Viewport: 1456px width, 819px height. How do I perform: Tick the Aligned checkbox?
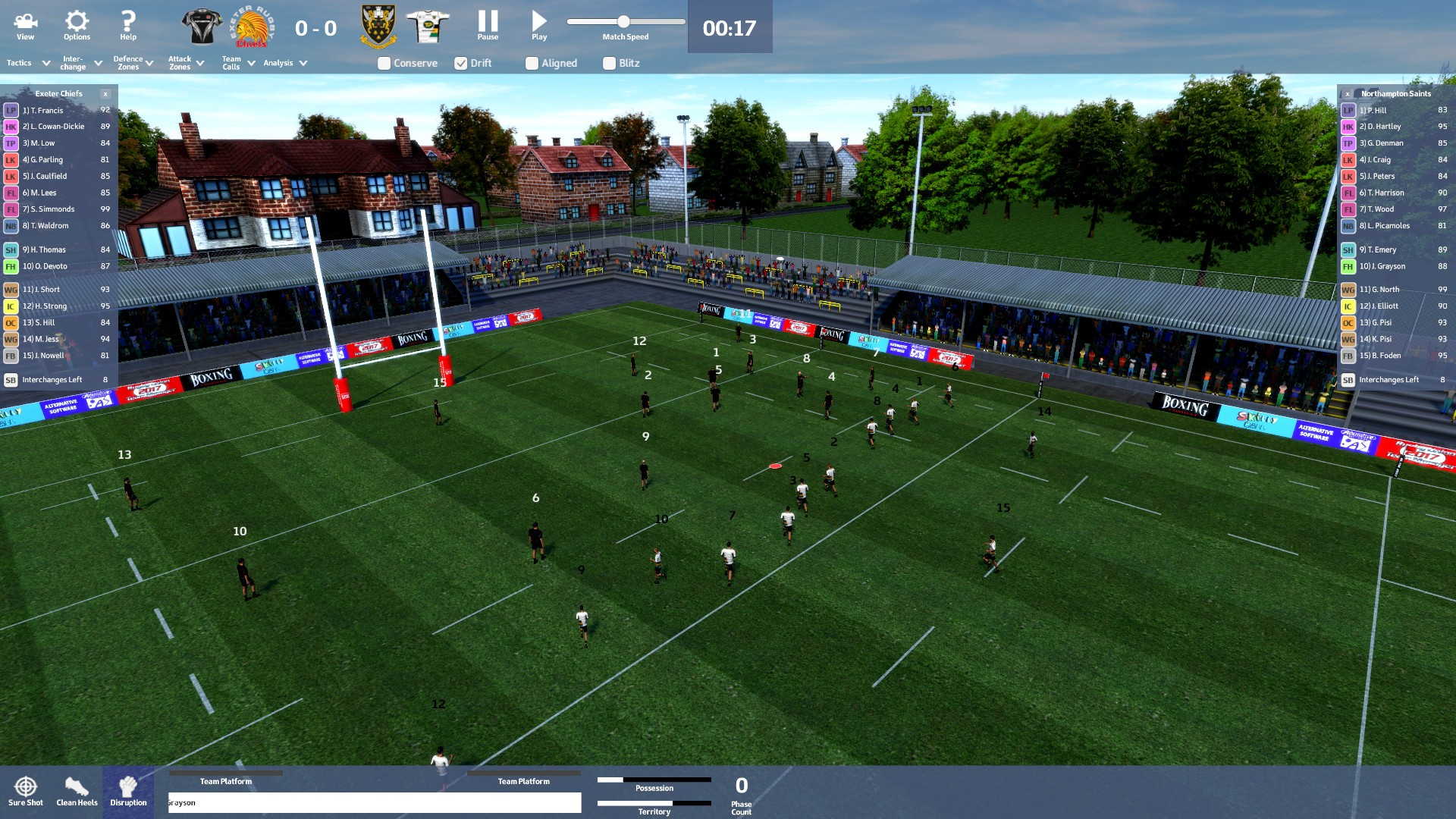[532, 64]
